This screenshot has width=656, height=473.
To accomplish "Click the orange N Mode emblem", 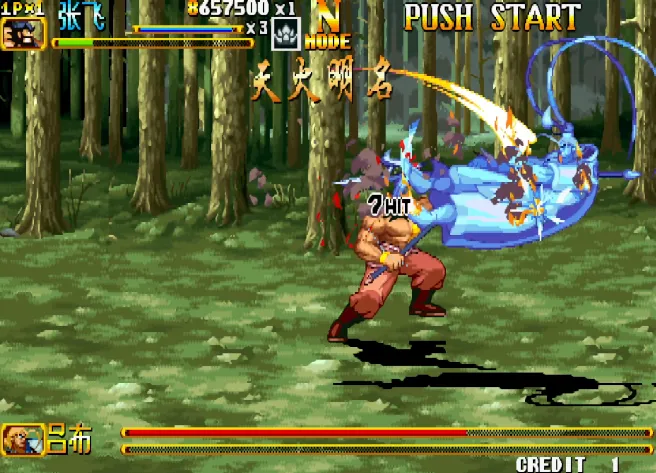I will point(327,24).
